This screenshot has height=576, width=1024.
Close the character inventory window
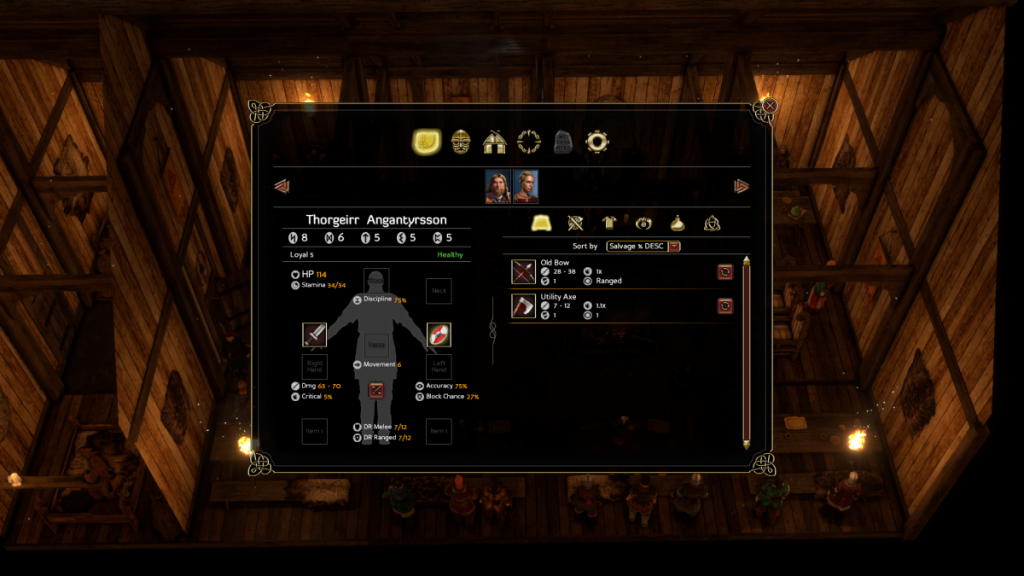click(770, 104)
